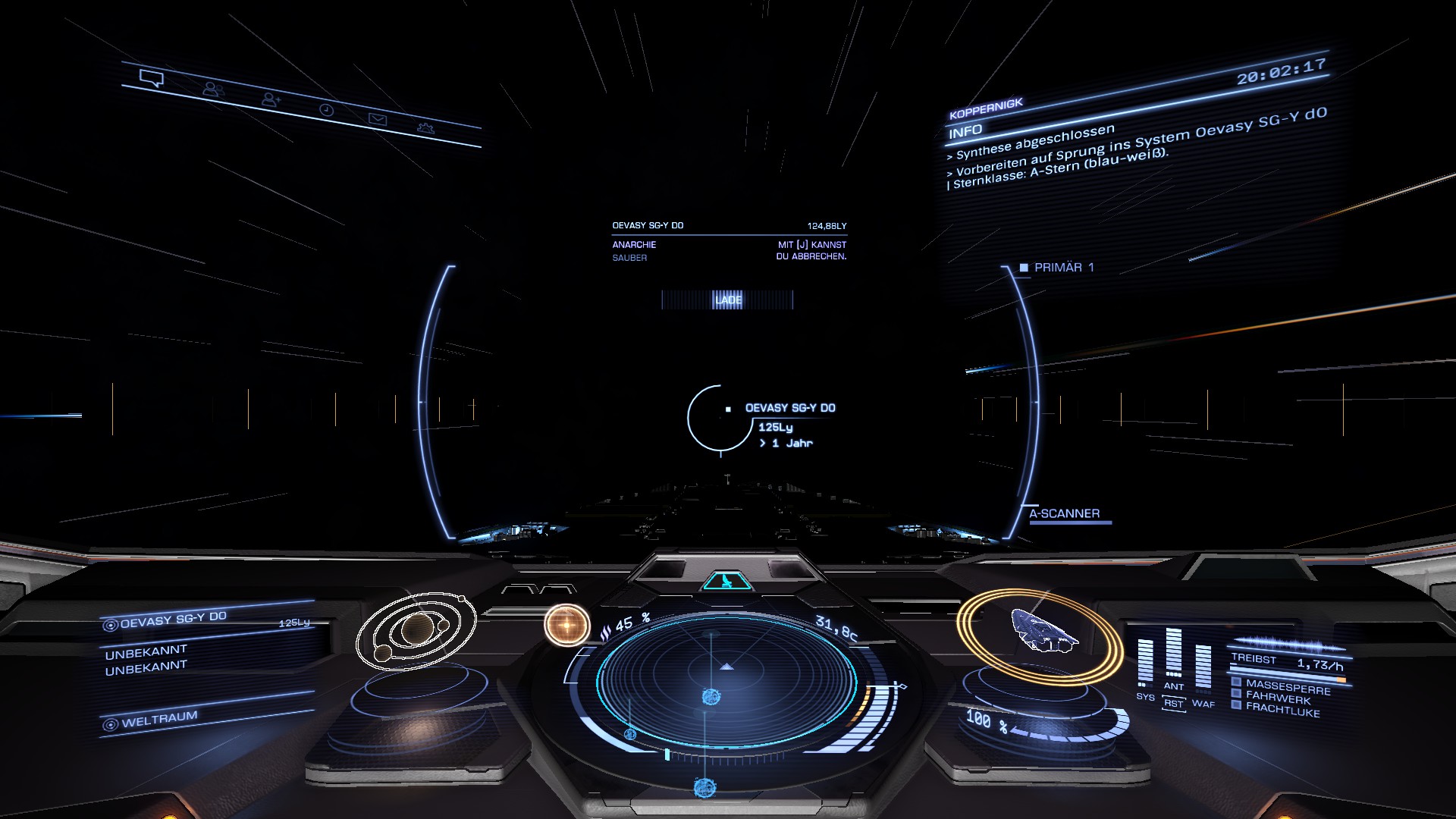Show the clock history tab

326,110
